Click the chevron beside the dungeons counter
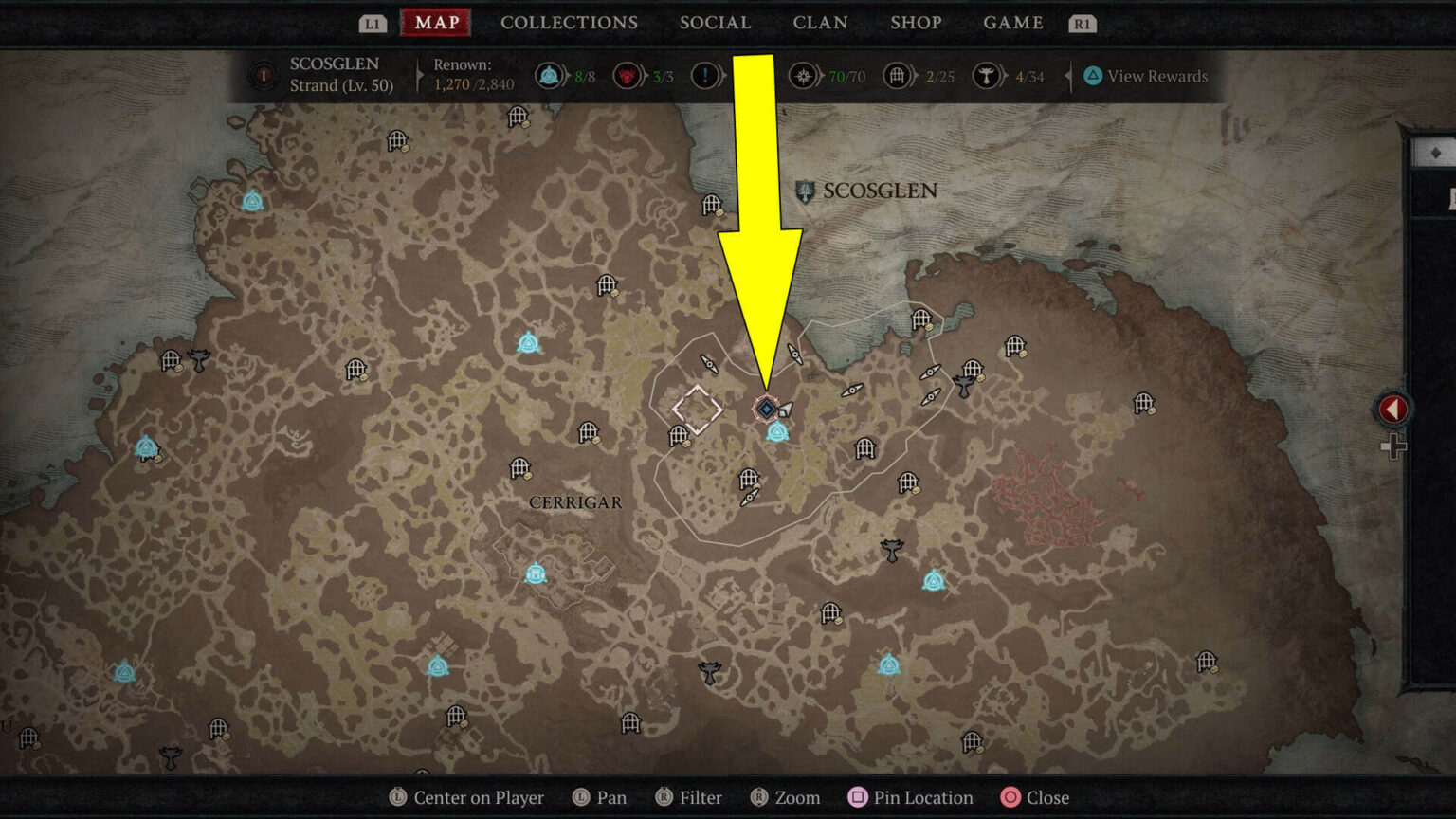 tap(916, 76)
